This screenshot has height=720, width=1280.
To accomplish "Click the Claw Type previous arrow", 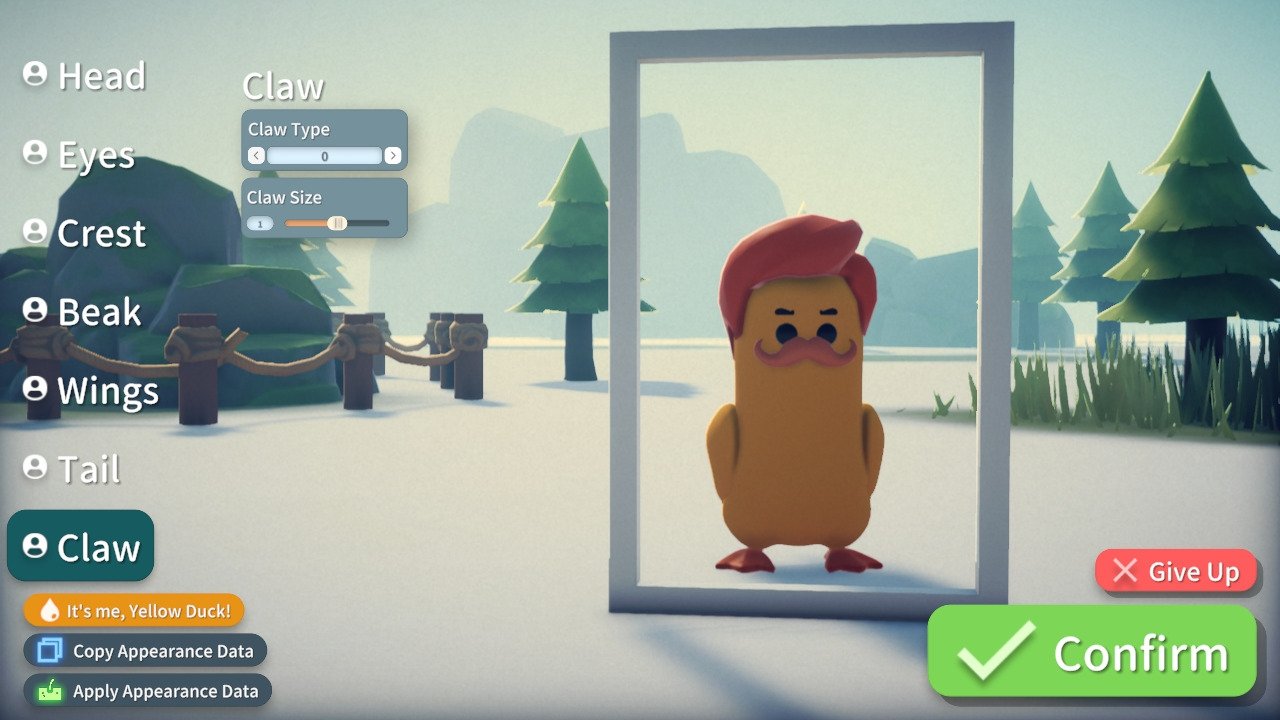I will pyautogui.click(x=256, y=155).
